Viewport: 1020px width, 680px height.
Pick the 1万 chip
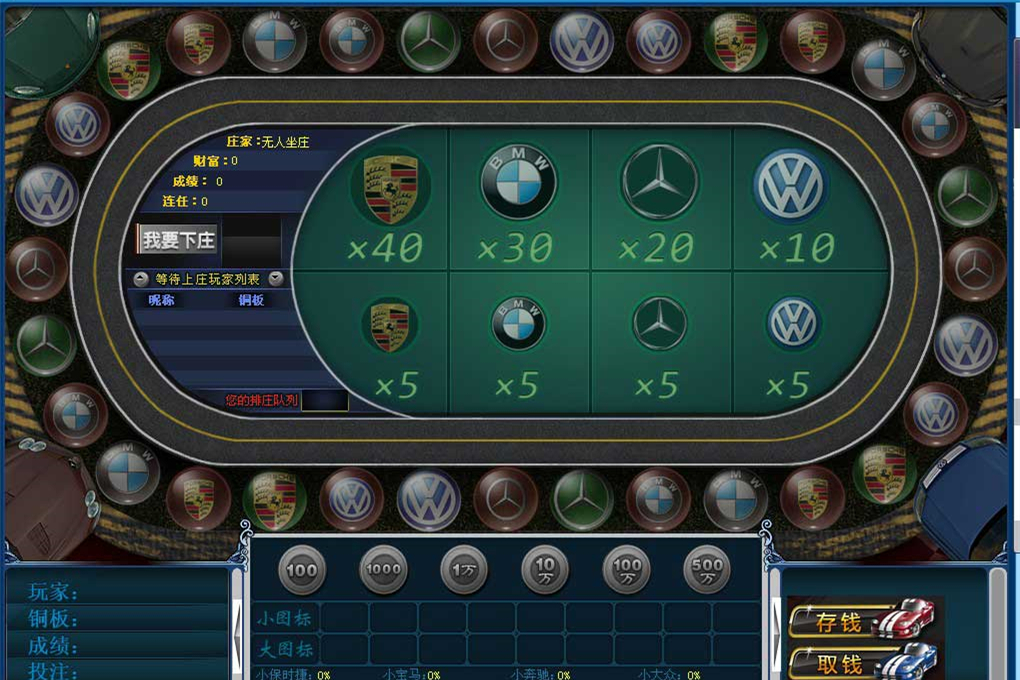pos(464,570)
